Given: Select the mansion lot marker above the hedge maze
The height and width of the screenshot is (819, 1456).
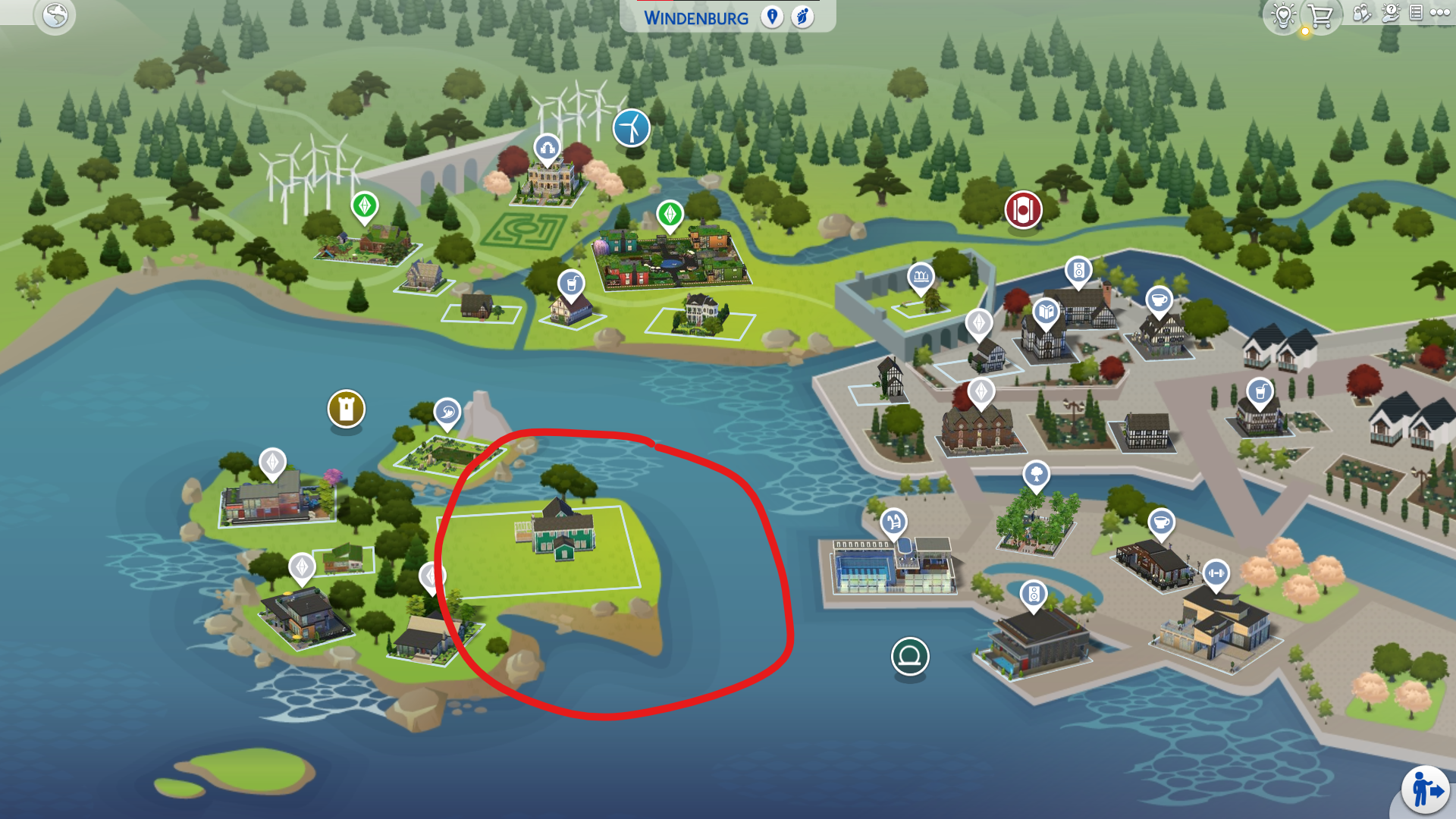Looking at the screenshot, I should (x=547, y=148).
